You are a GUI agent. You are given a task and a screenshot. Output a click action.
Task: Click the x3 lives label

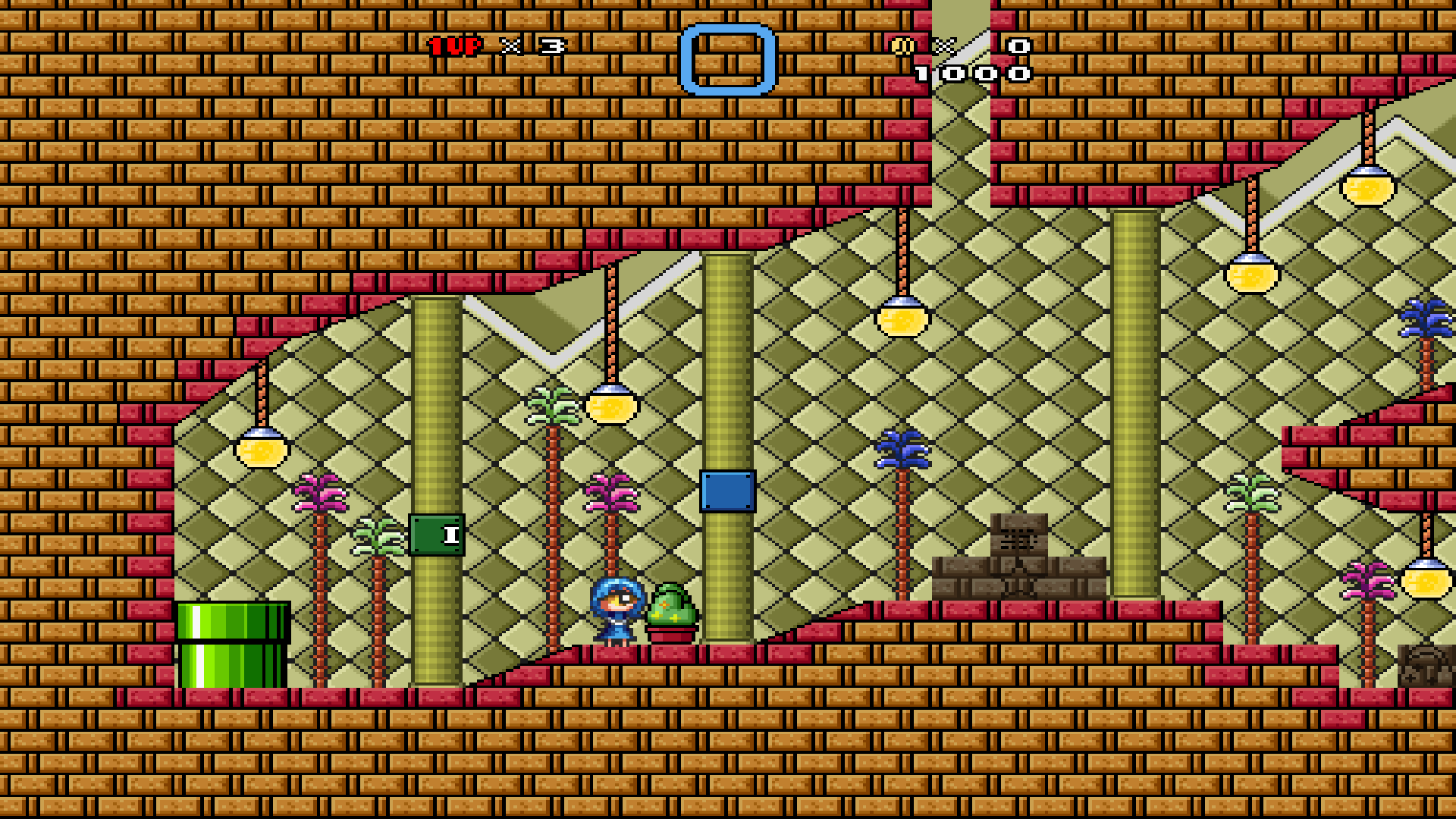pyautogui.click(x=531, y=45)
